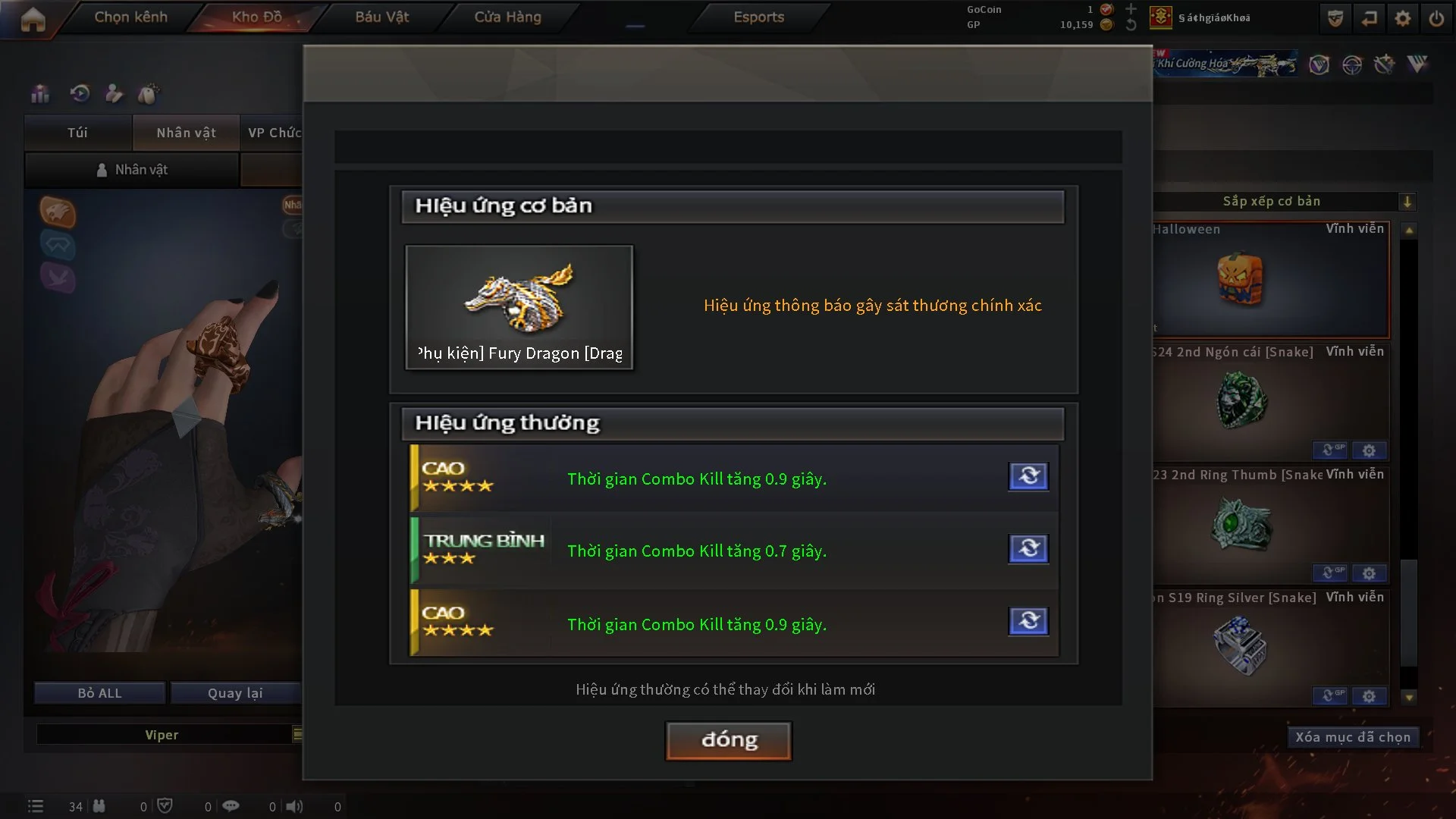Open the Chọn kênh menu
Image resolution: width=1456 pixels, height=819 pixels.
[130, 17]
